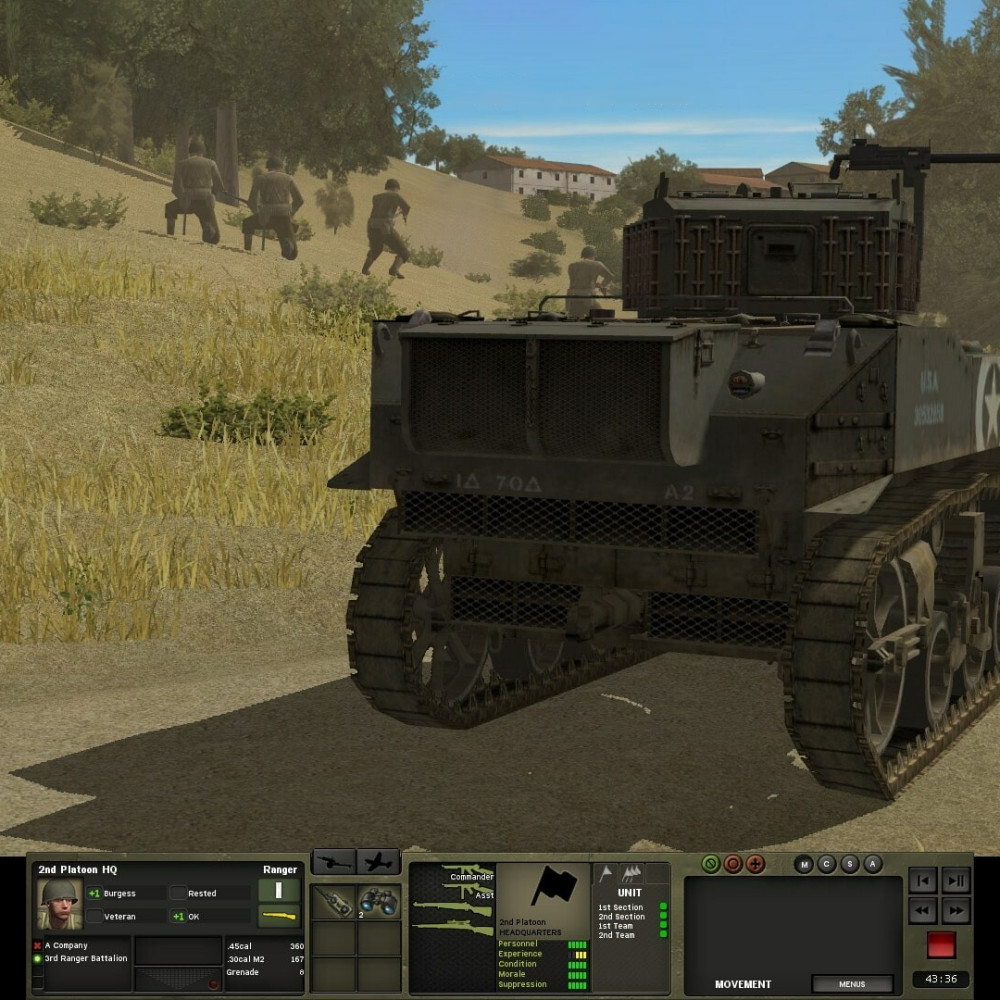Screen dimensions: 1000x1000
Task: Click the green circular cancel-target button
Action: (711, 864)
